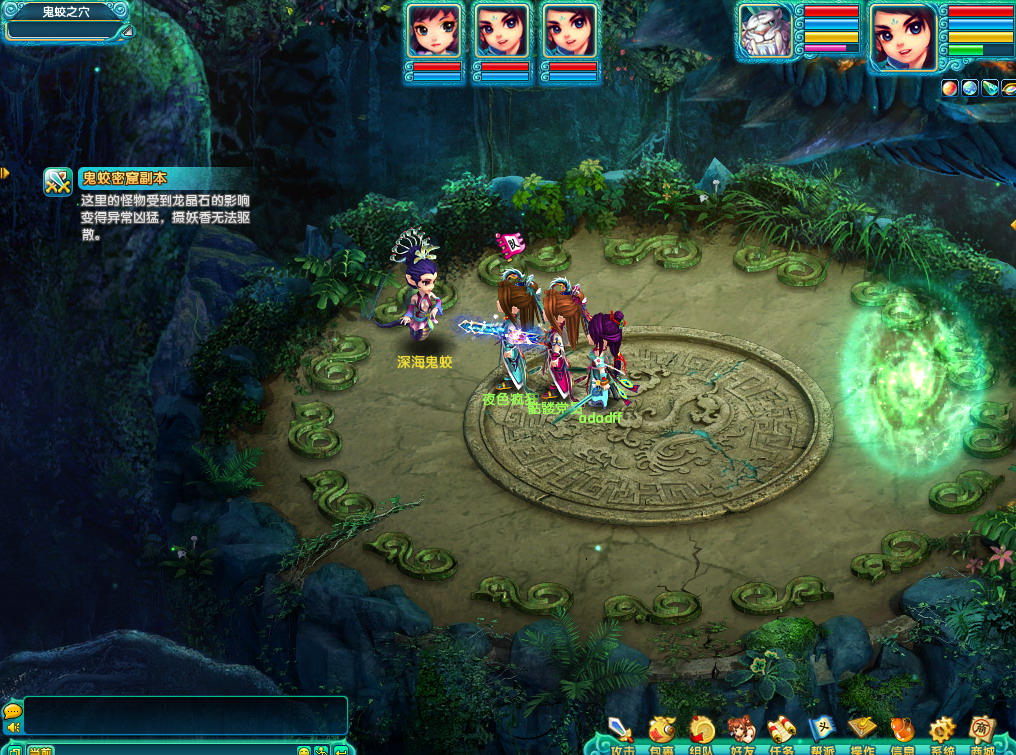Select the 当前 chat channel button
The height and width of the screenshot is (755, 1016).
point(41,749)
